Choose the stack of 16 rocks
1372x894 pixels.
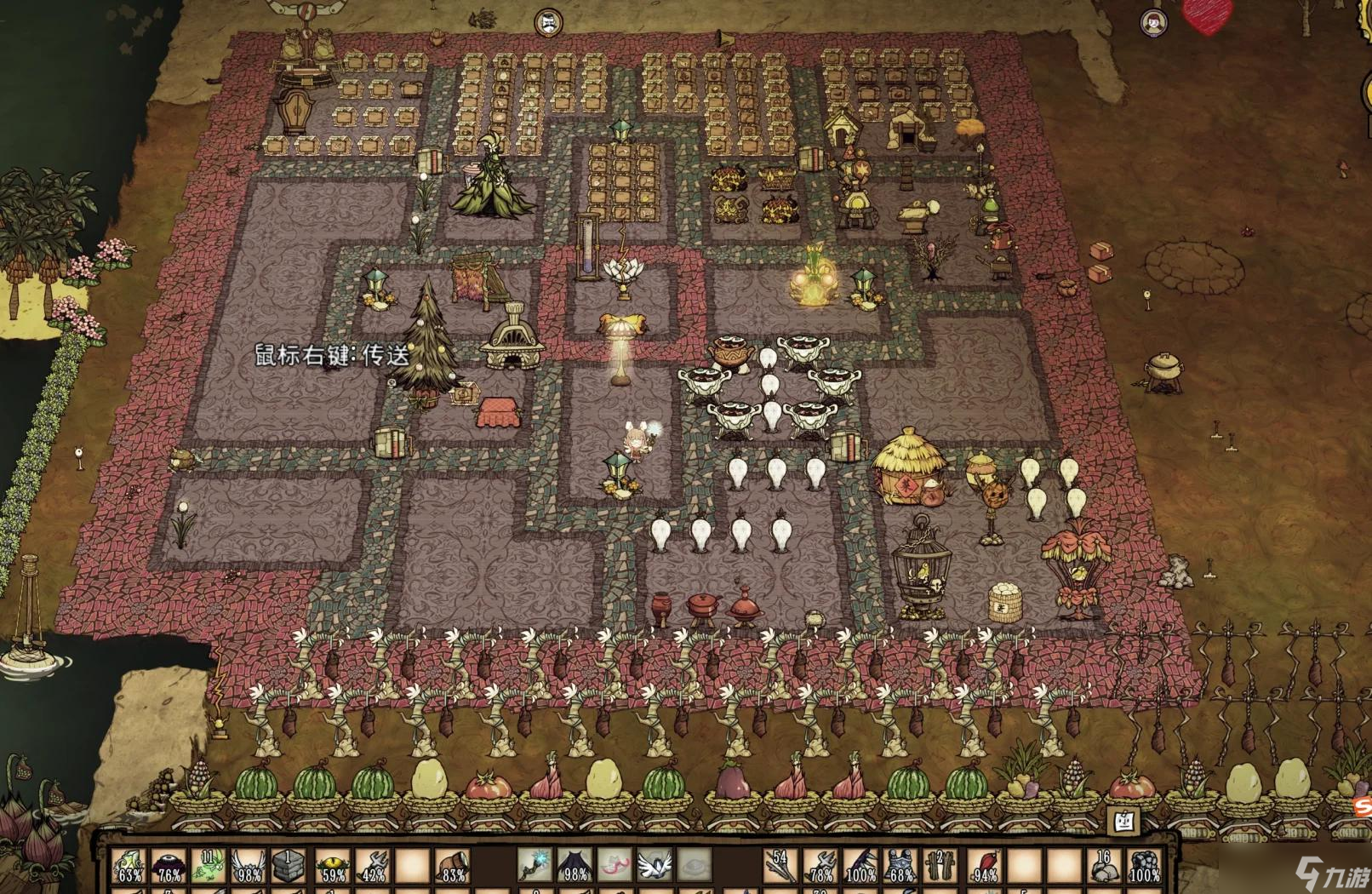coord(1105,866)
